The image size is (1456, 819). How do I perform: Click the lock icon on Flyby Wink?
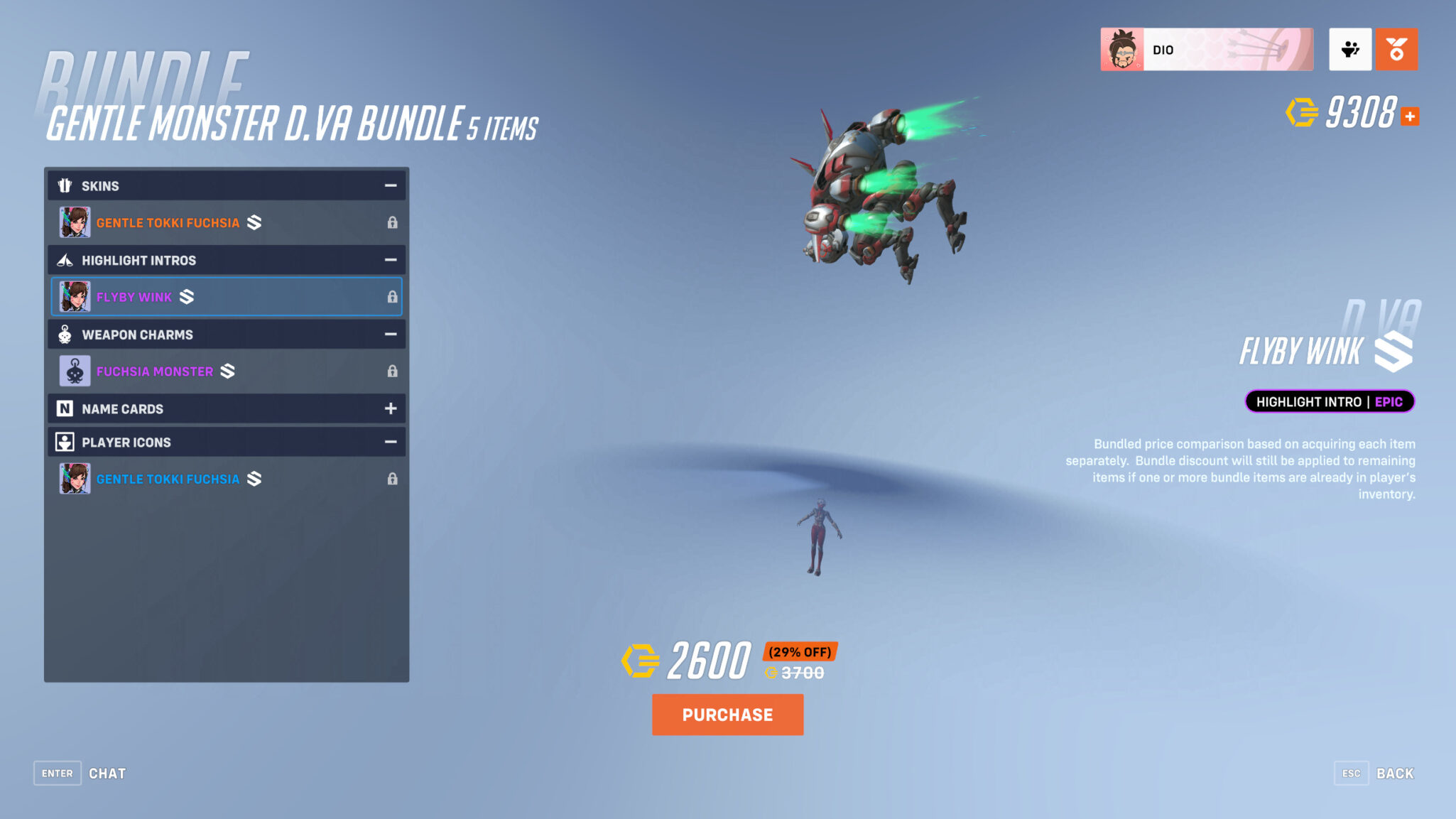pos(393,297)
